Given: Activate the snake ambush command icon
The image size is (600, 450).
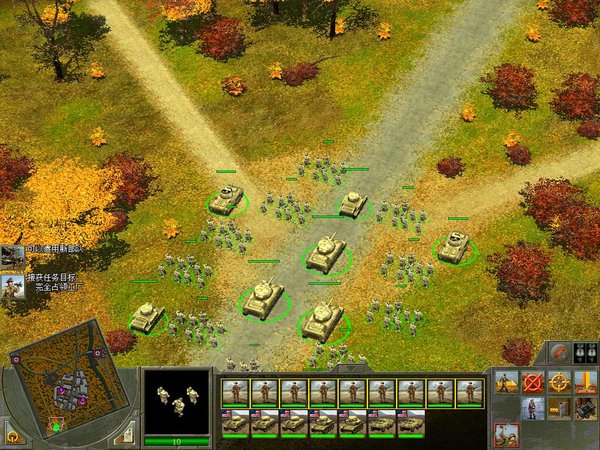Looking at the screenshot, I should (x=508, y=434).
